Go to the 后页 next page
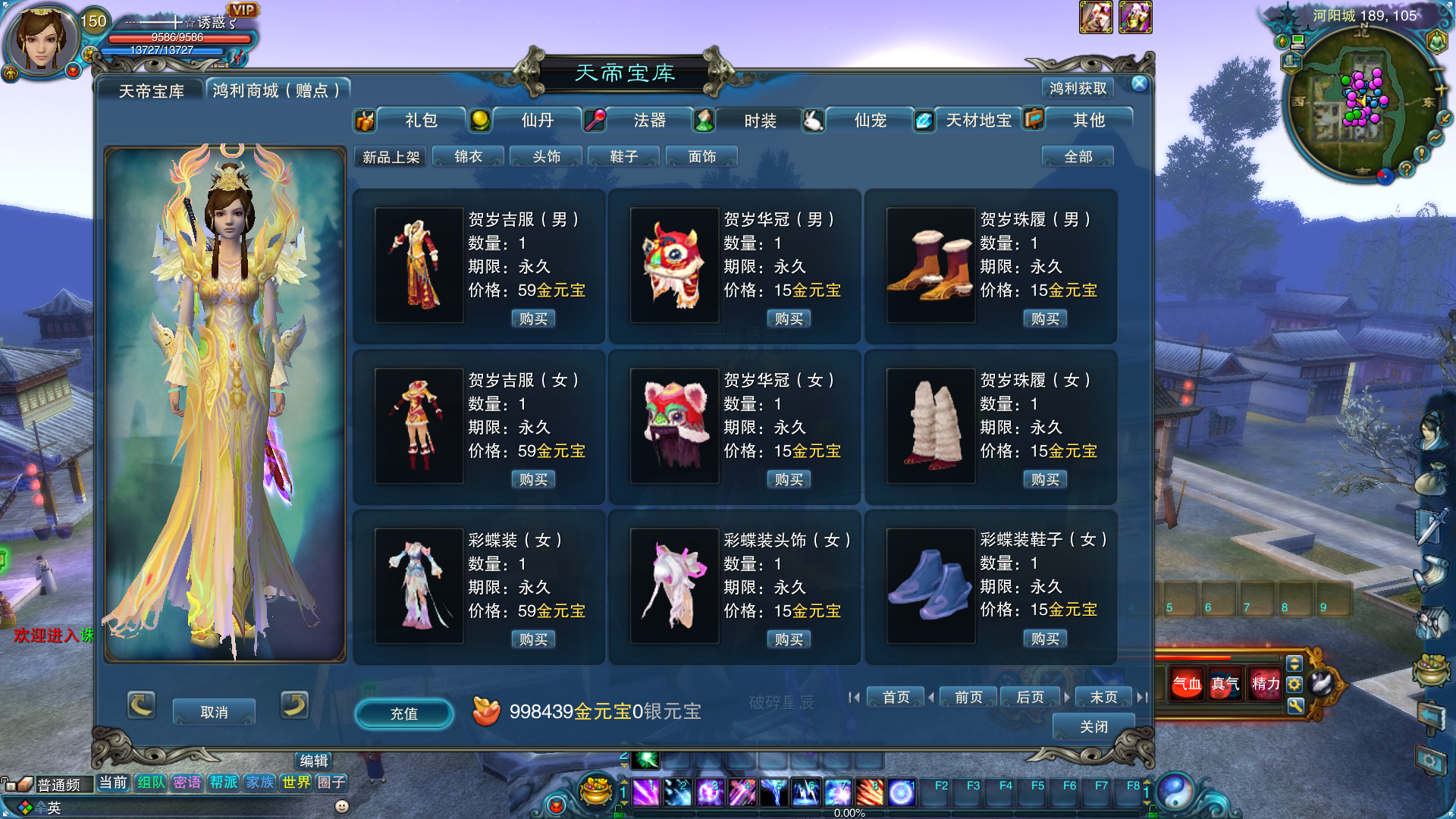 coord(1029,697)
